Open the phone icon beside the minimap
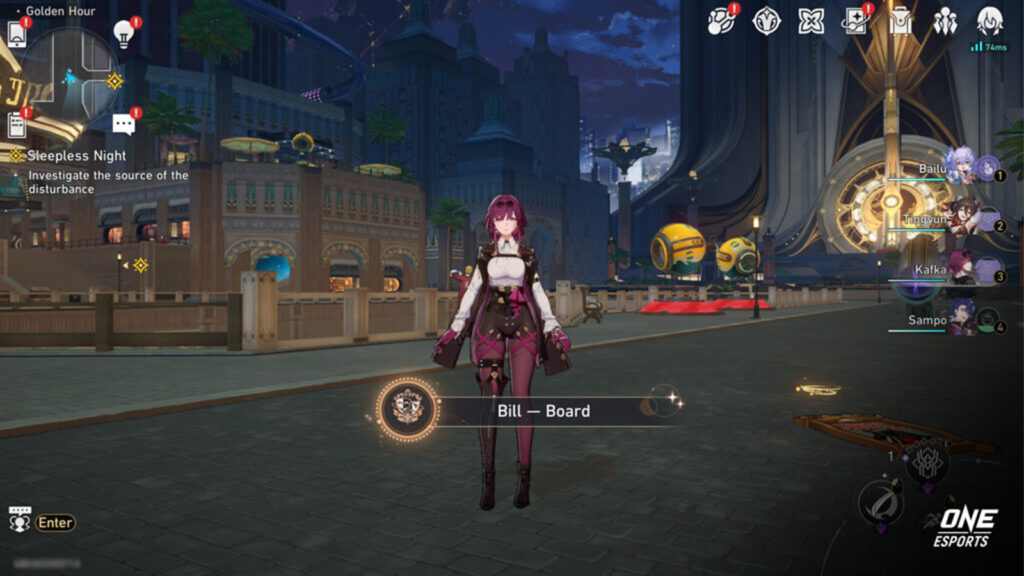1024x576 pixels. [x=17, y=33]
